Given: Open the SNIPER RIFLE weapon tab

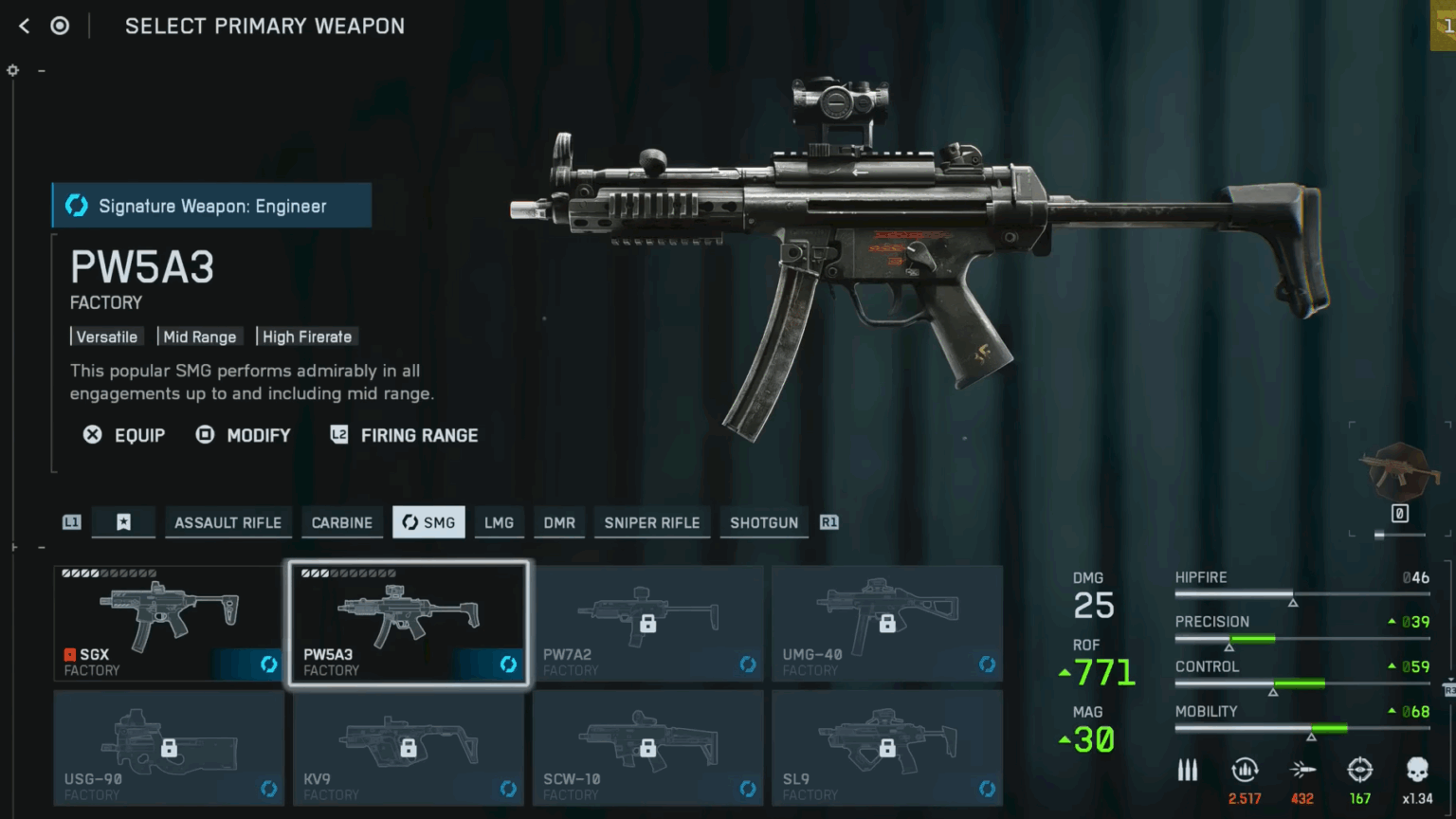Looking at the screenshot, I should (651, 522).
